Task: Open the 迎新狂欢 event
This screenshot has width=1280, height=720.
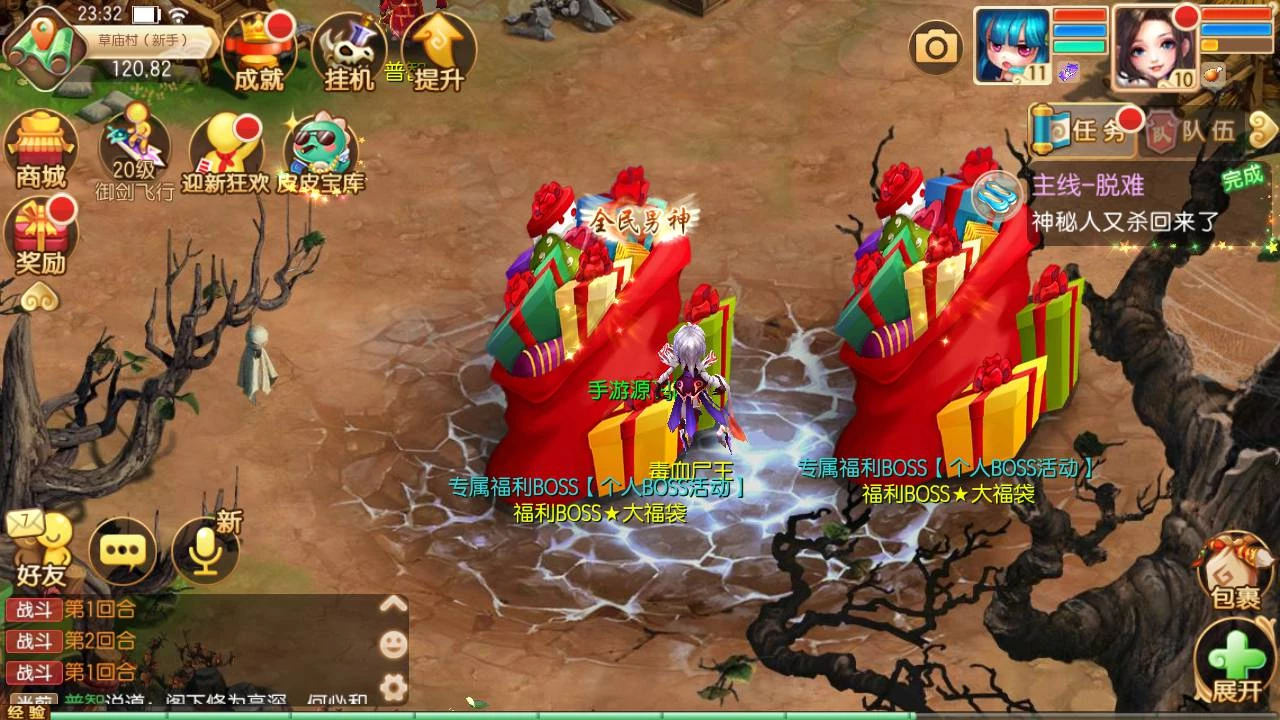Action: tap(227, 152)
